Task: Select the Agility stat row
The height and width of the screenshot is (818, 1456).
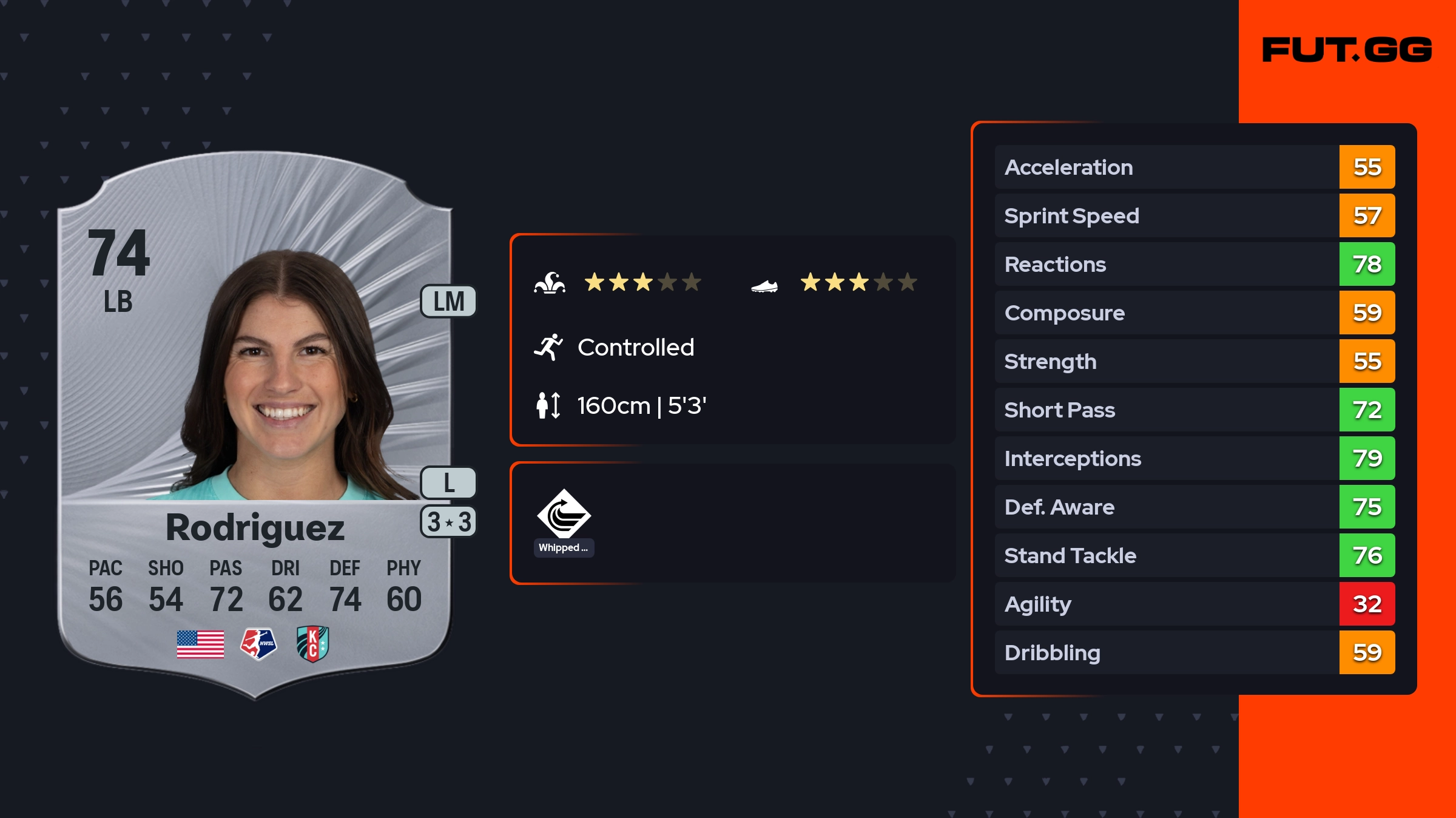Action: click(1194, 604)
